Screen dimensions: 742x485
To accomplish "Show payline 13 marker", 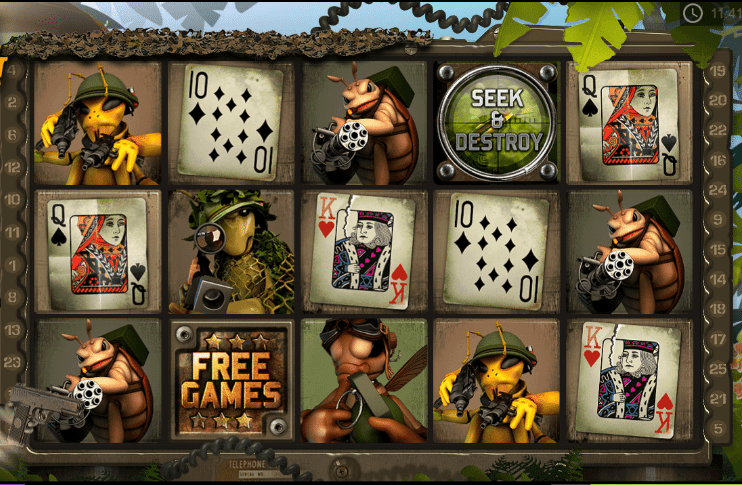I will point(13,330).
